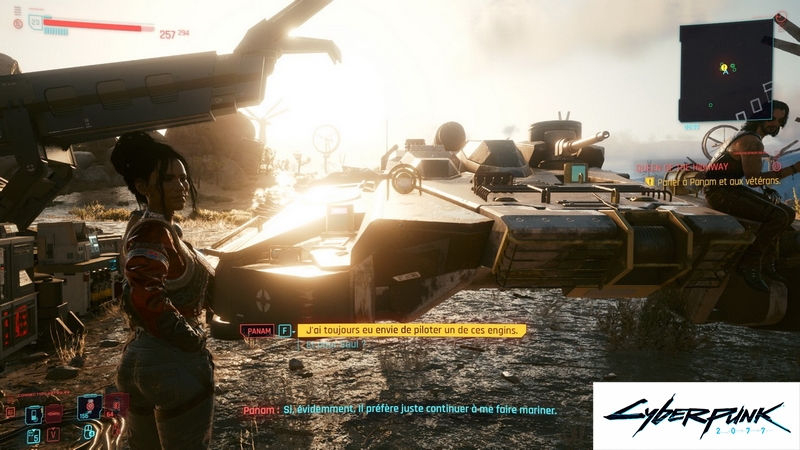800x450 pixels.
Task: Select the yellow quest marker on the minimap
Action: point(724,68)
